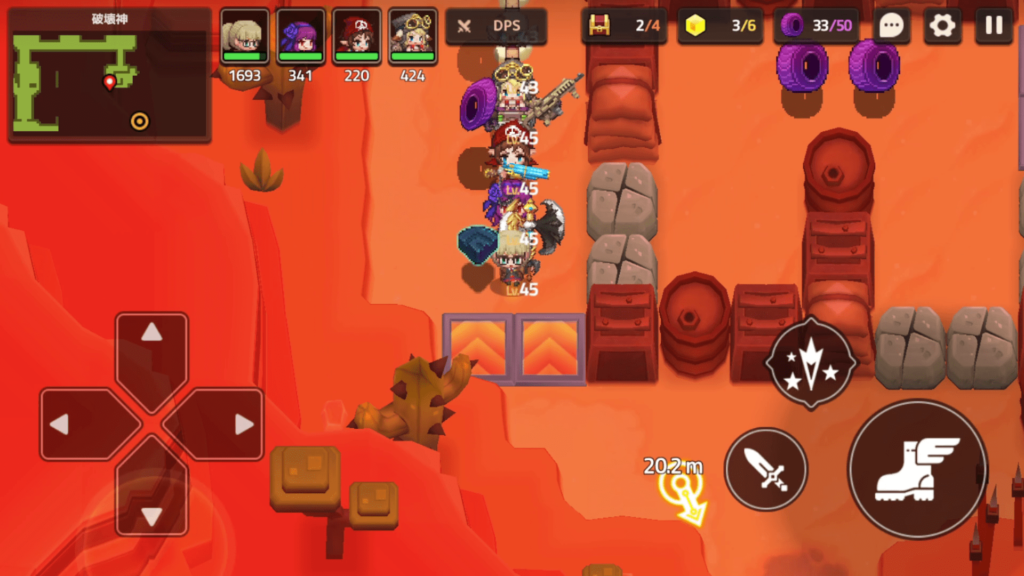1024x576 pixels.
Task: Activate the chain skill stars button
Action: tap(810, 364)
